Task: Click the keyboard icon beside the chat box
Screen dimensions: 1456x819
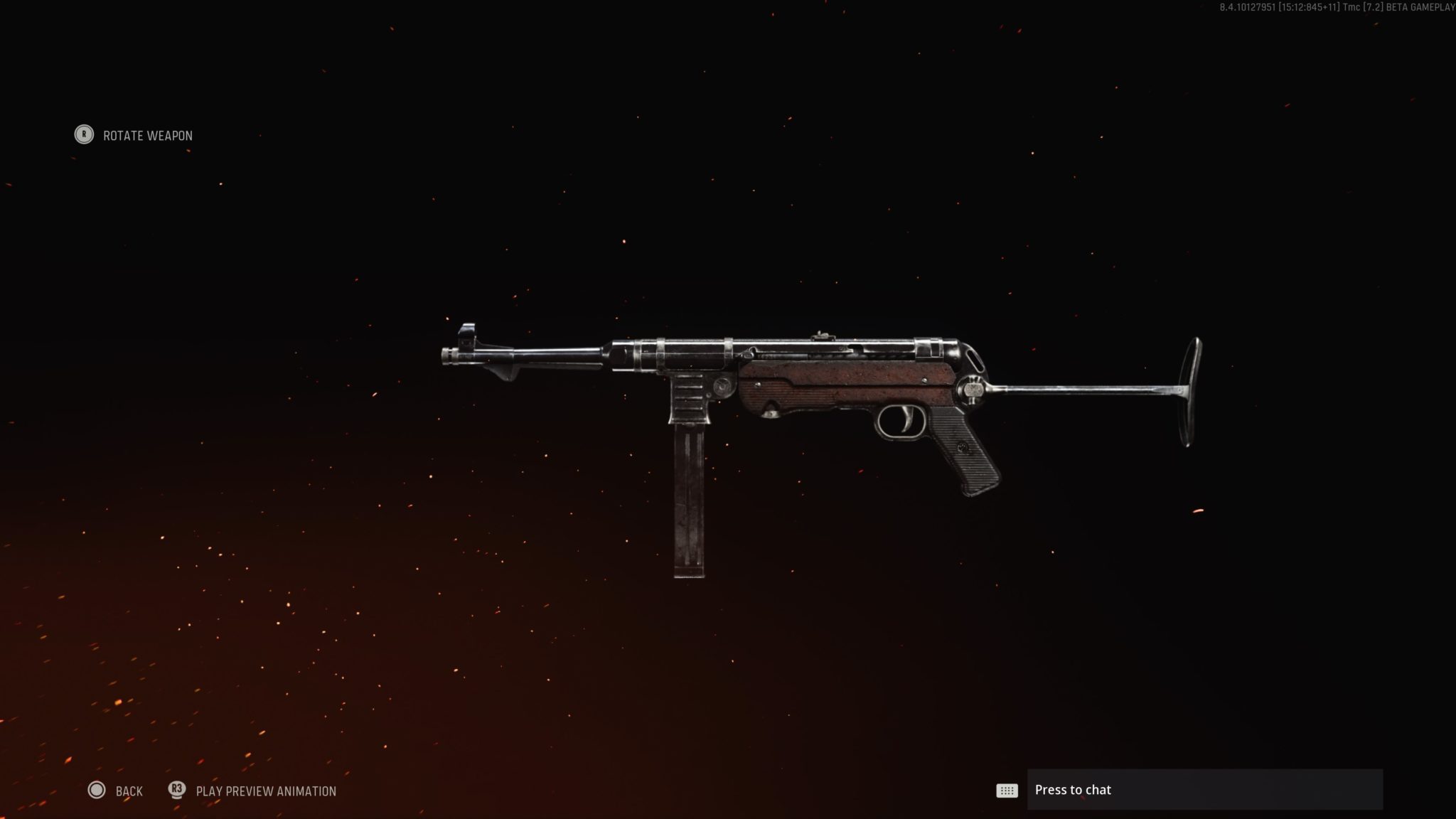Action: [1007, 790]
